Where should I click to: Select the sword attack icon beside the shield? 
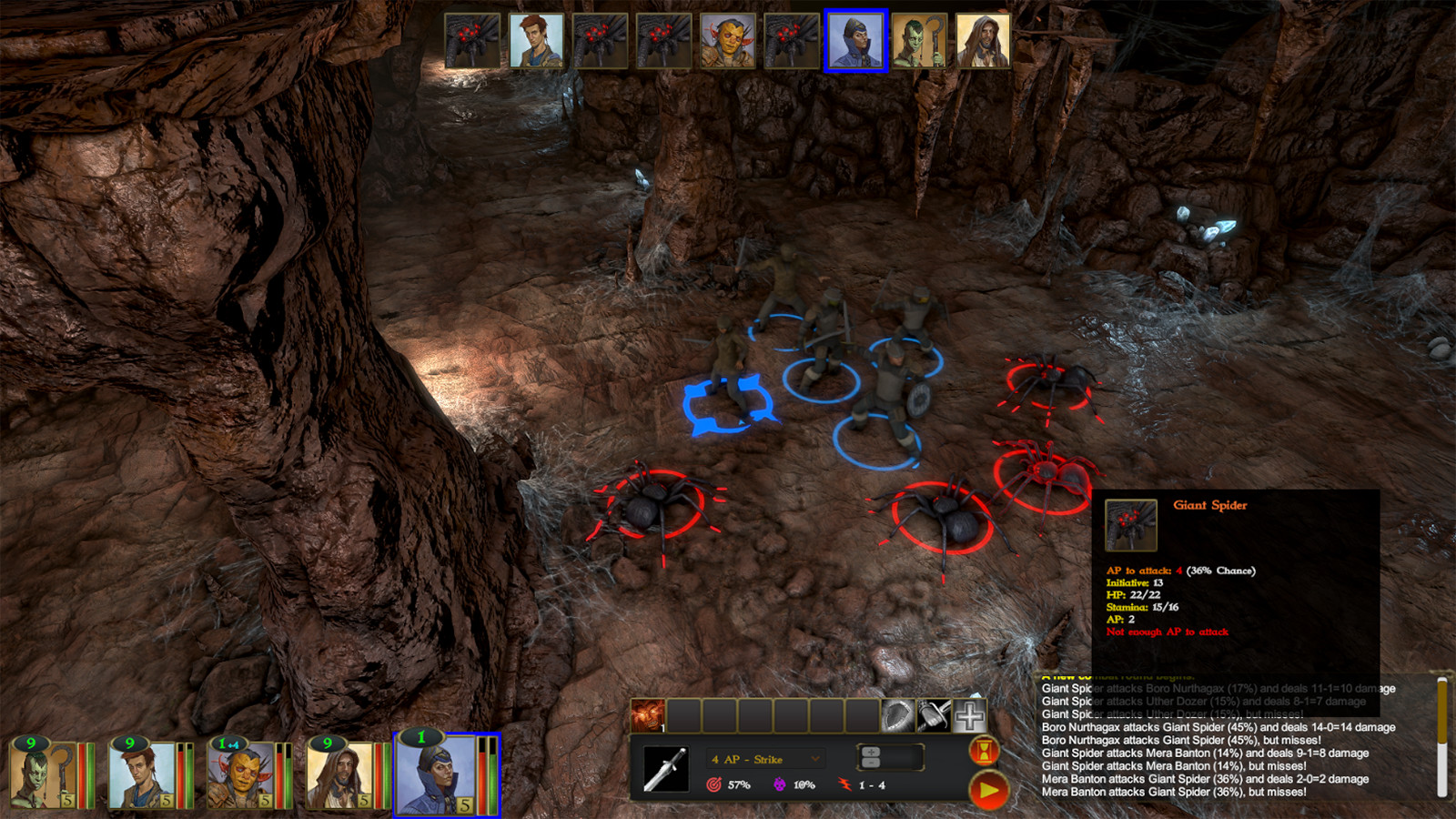[x=933, y=715]
